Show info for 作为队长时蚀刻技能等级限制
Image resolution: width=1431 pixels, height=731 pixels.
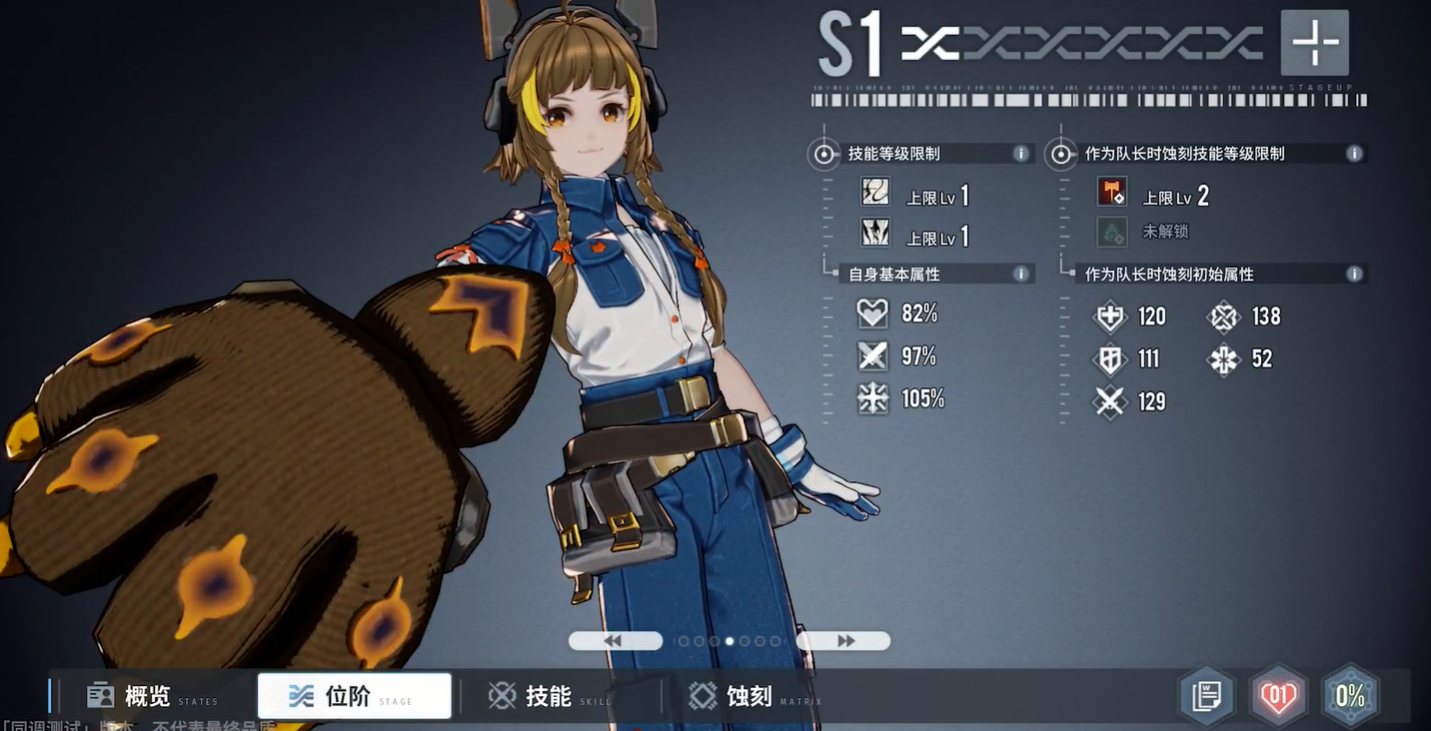[1354, 154]
